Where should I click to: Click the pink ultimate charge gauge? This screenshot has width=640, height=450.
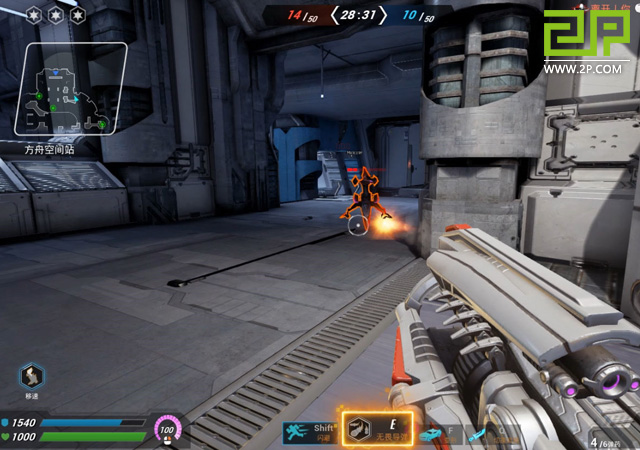tap(168, 430)
